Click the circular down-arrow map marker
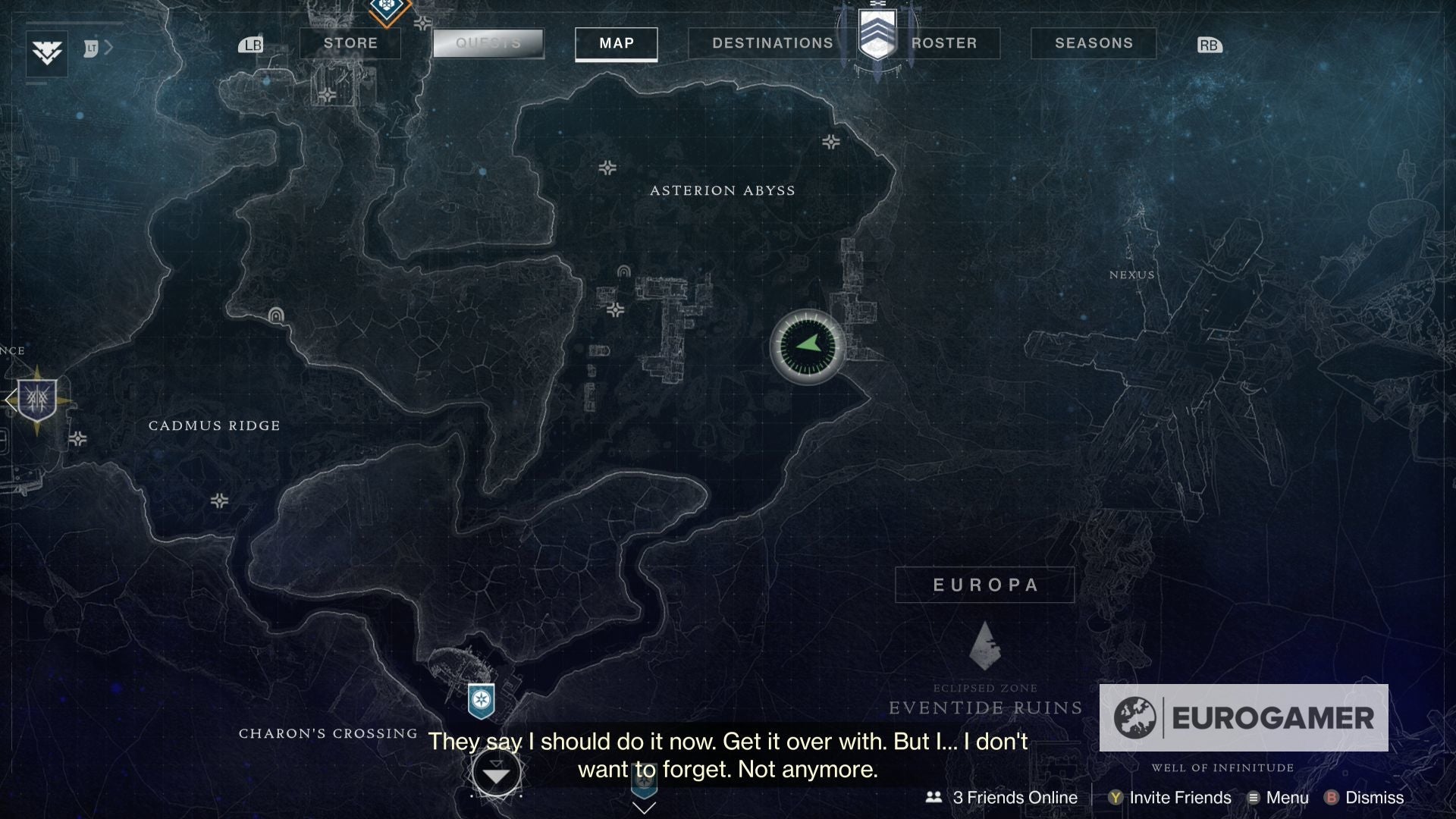1456x819 pixels. [496, 774]
